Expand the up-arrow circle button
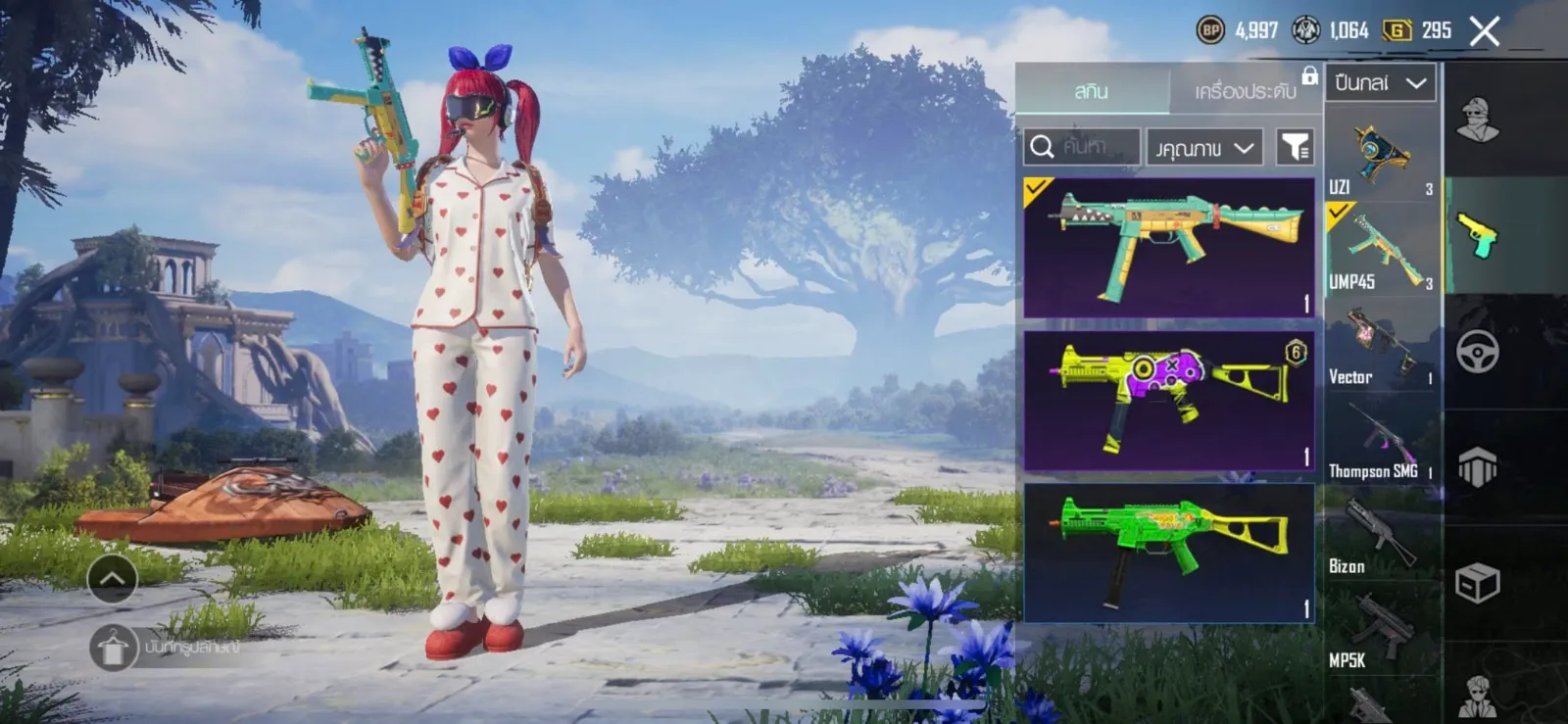 pyautogui.click(x=113, y=579)
